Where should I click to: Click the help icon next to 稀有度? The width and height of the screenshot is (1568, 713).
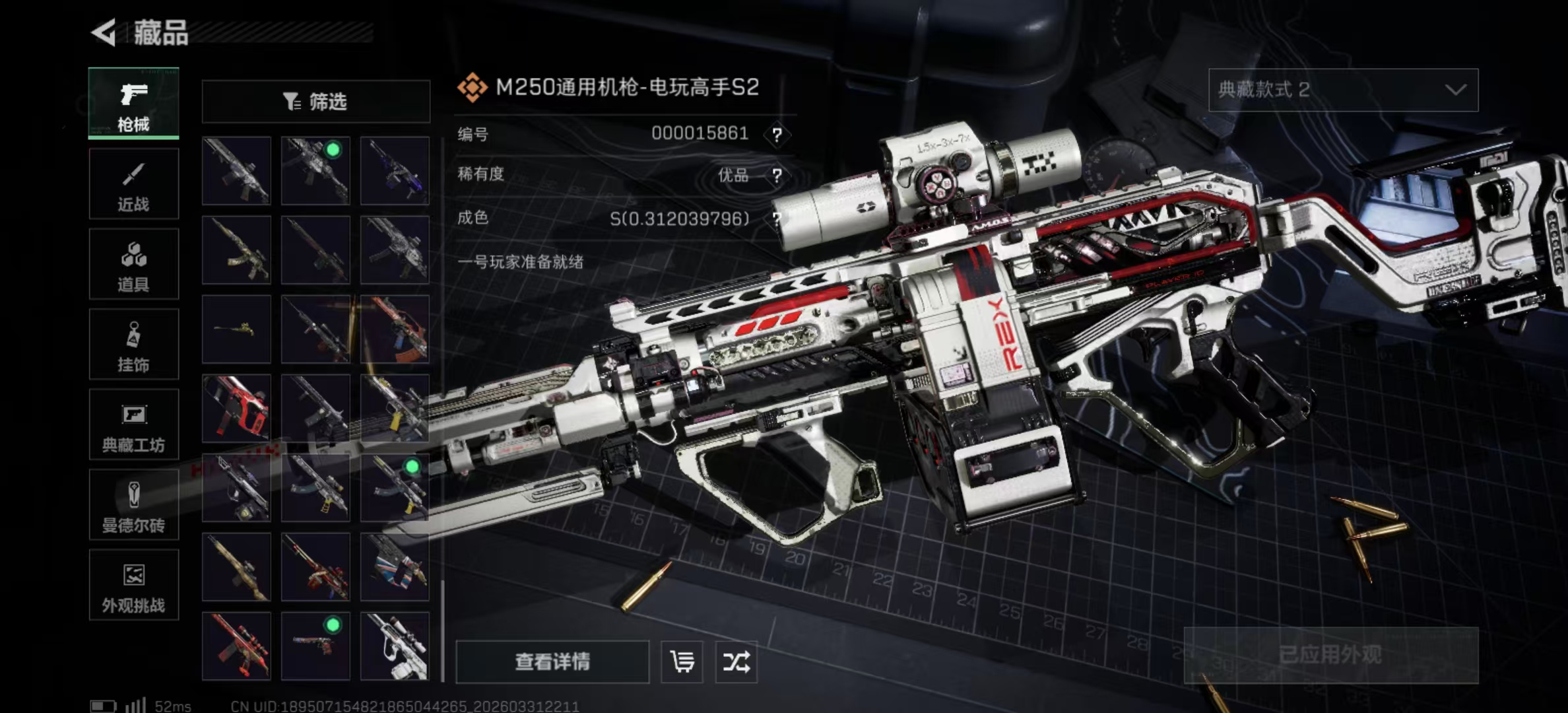click(x=779, y=176)
